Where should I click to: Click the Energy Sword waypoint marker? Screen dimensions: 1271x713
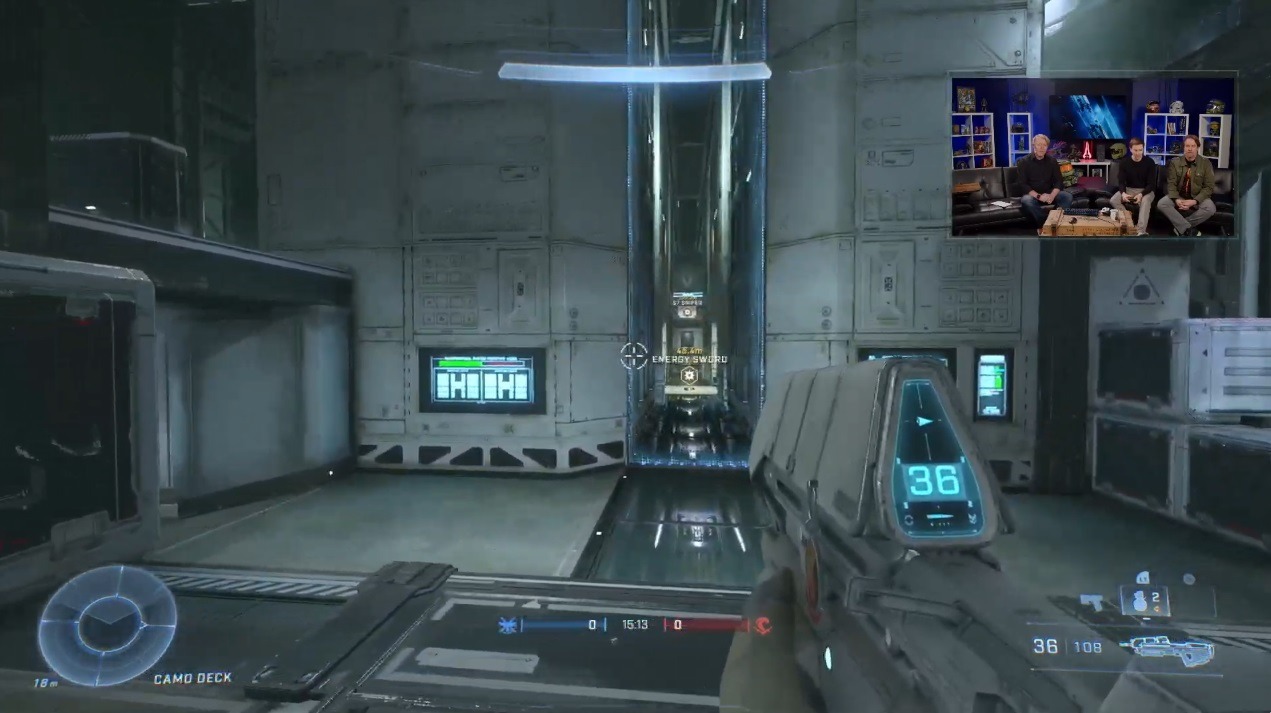pos(688,375)
